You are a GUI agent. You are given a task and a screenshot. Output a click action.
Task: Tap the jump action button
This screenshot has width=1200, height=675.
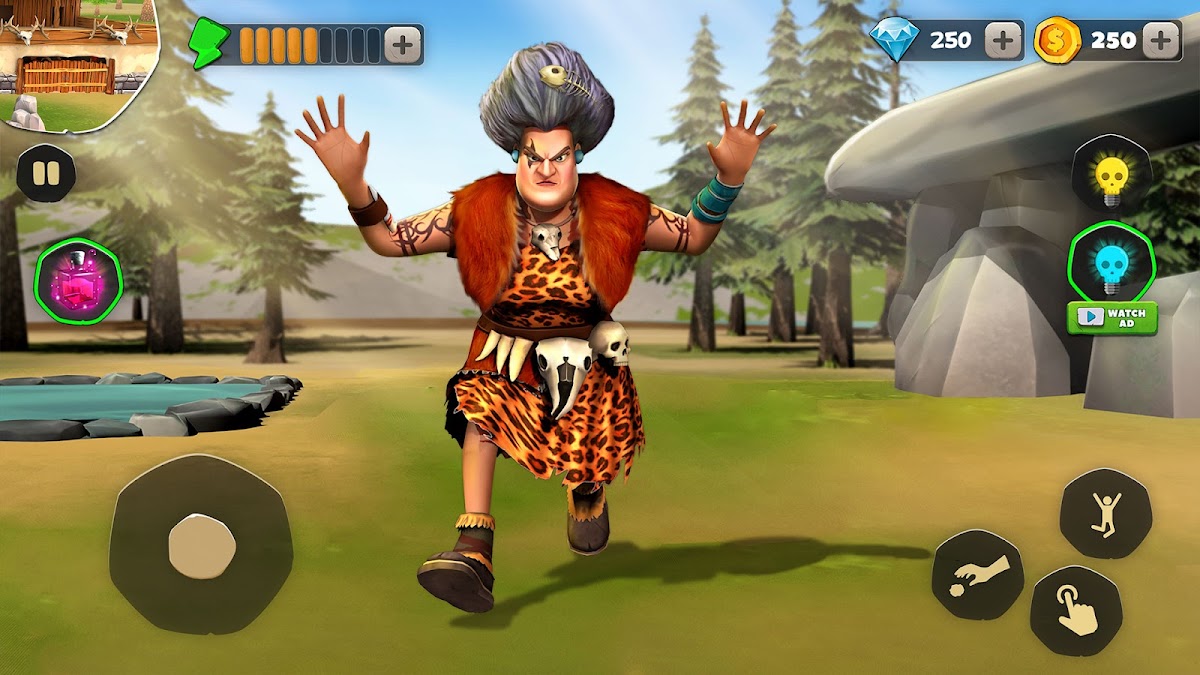click(x=1105, y=514)
